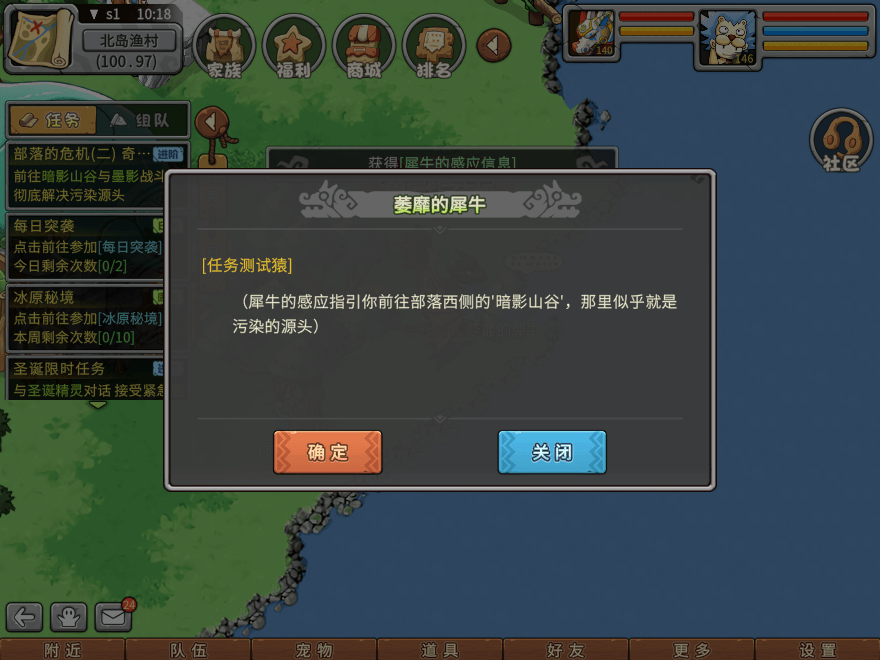Open the 社区 community button

[x=841, y=140]
